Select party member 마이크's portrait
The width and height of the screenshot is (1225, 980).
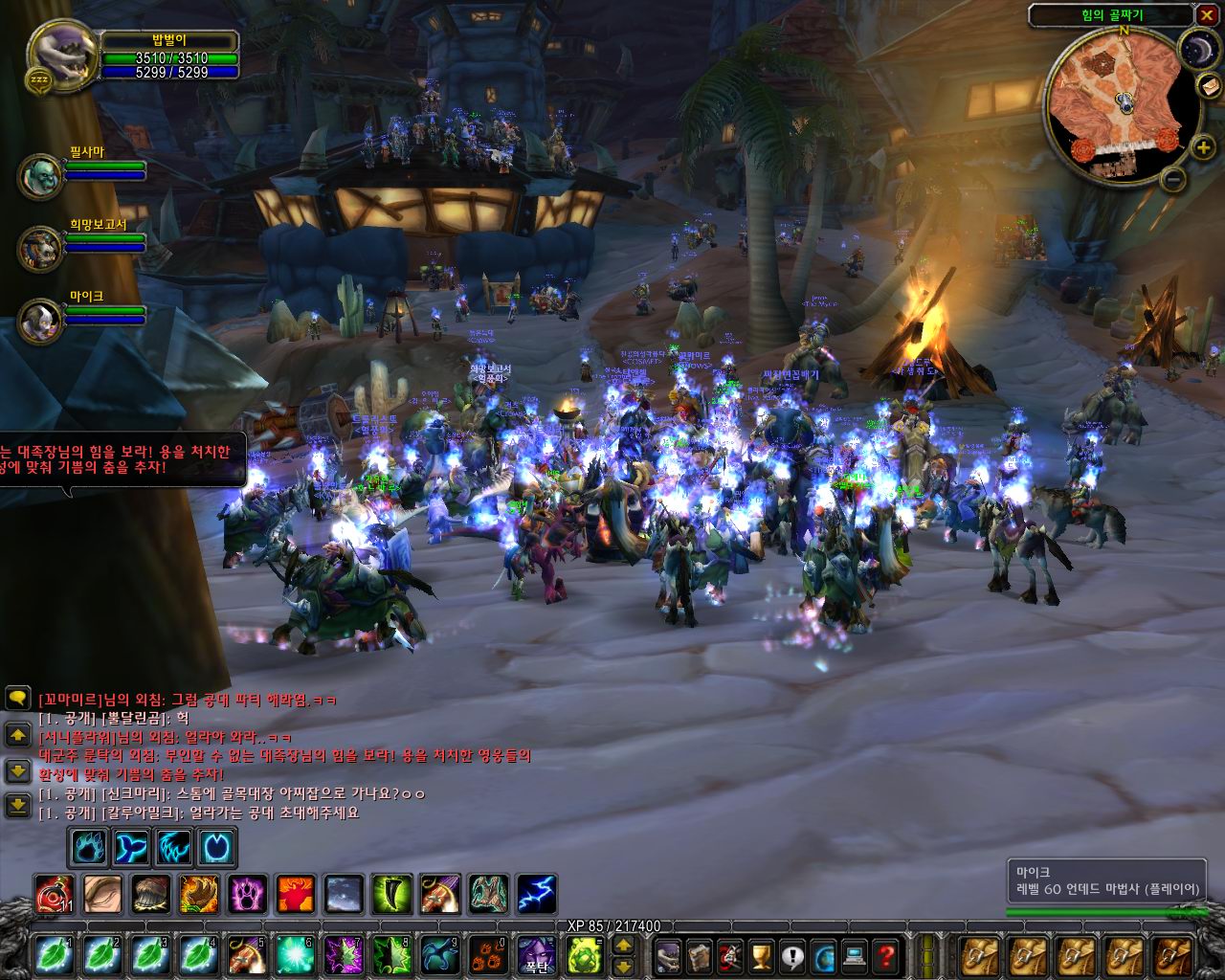click(41, 321)
